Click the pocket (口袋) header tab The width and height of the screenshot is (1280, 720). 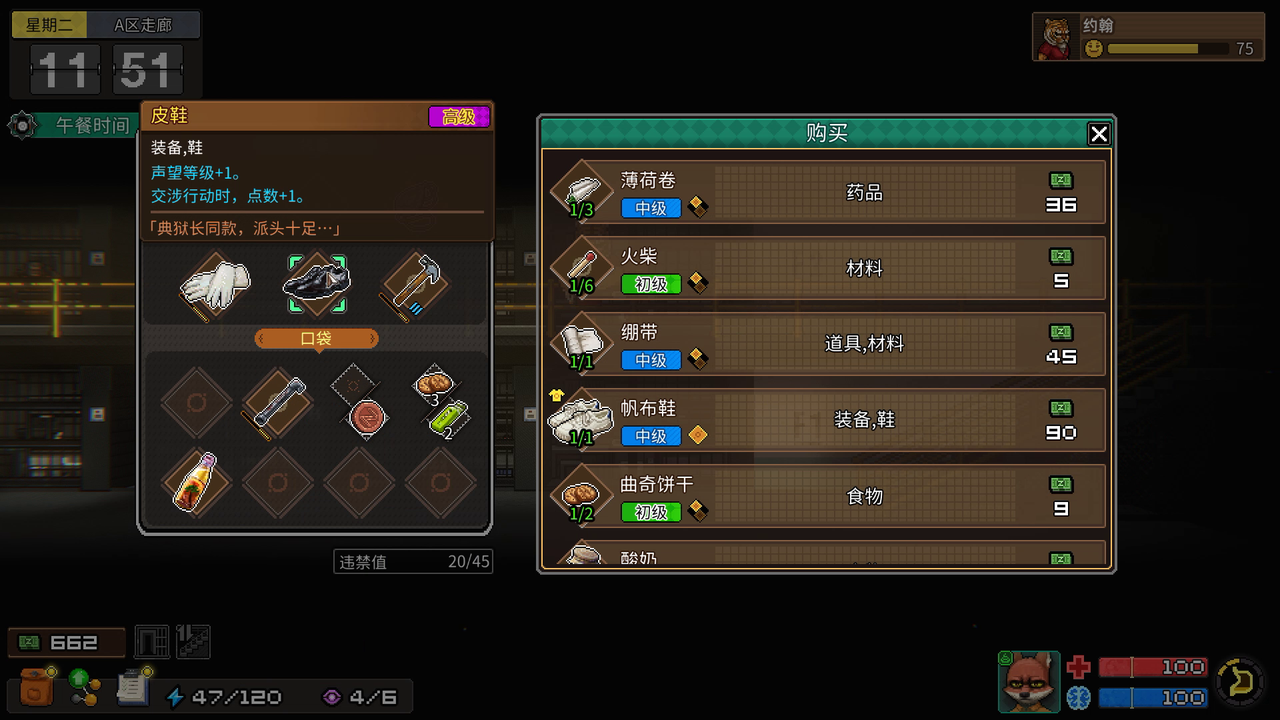[316, 338]
